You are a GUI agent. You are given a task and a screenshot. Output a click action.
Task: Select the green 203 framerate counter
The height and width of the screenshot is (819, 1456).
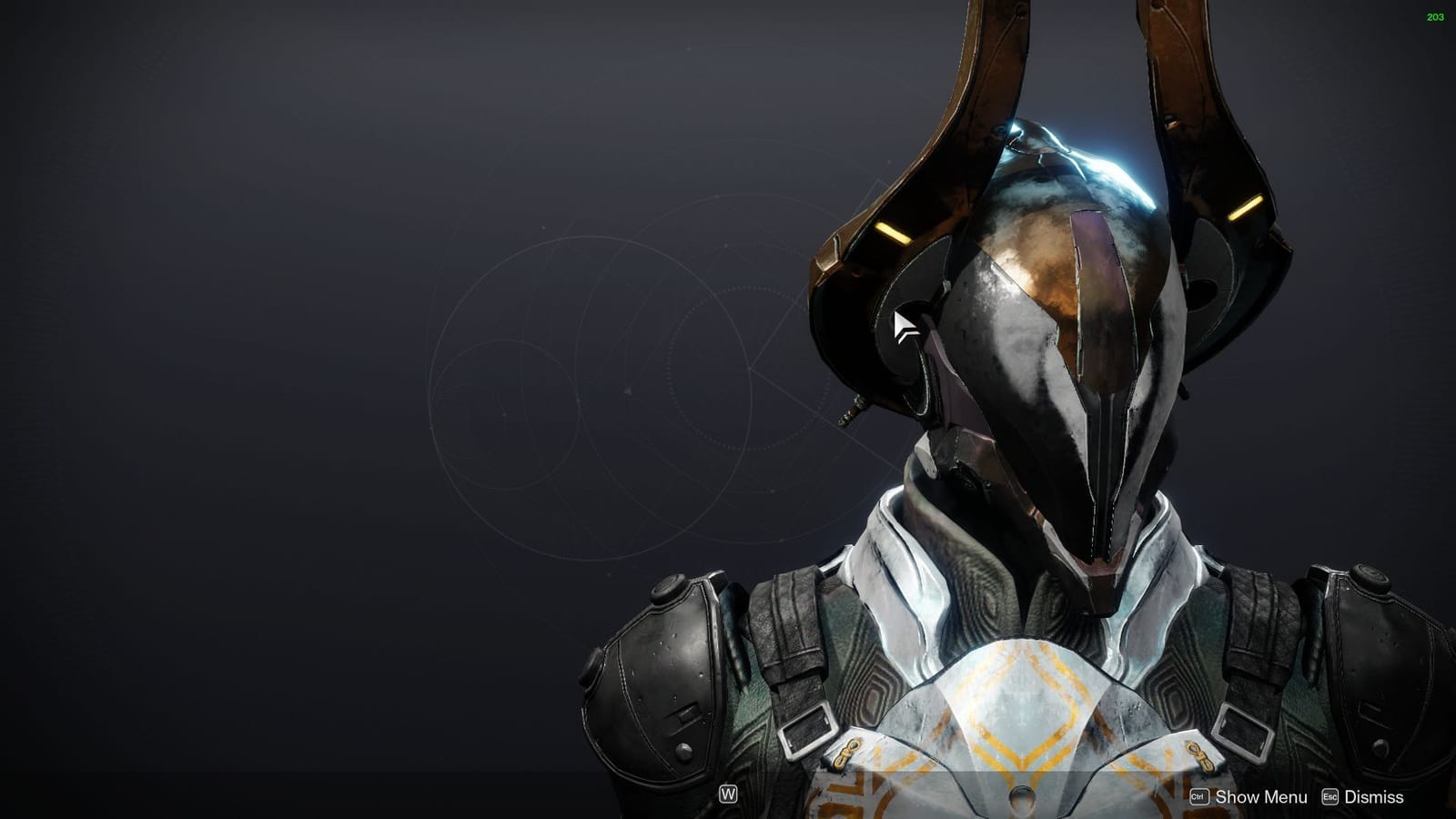[x=1436, y=15]
